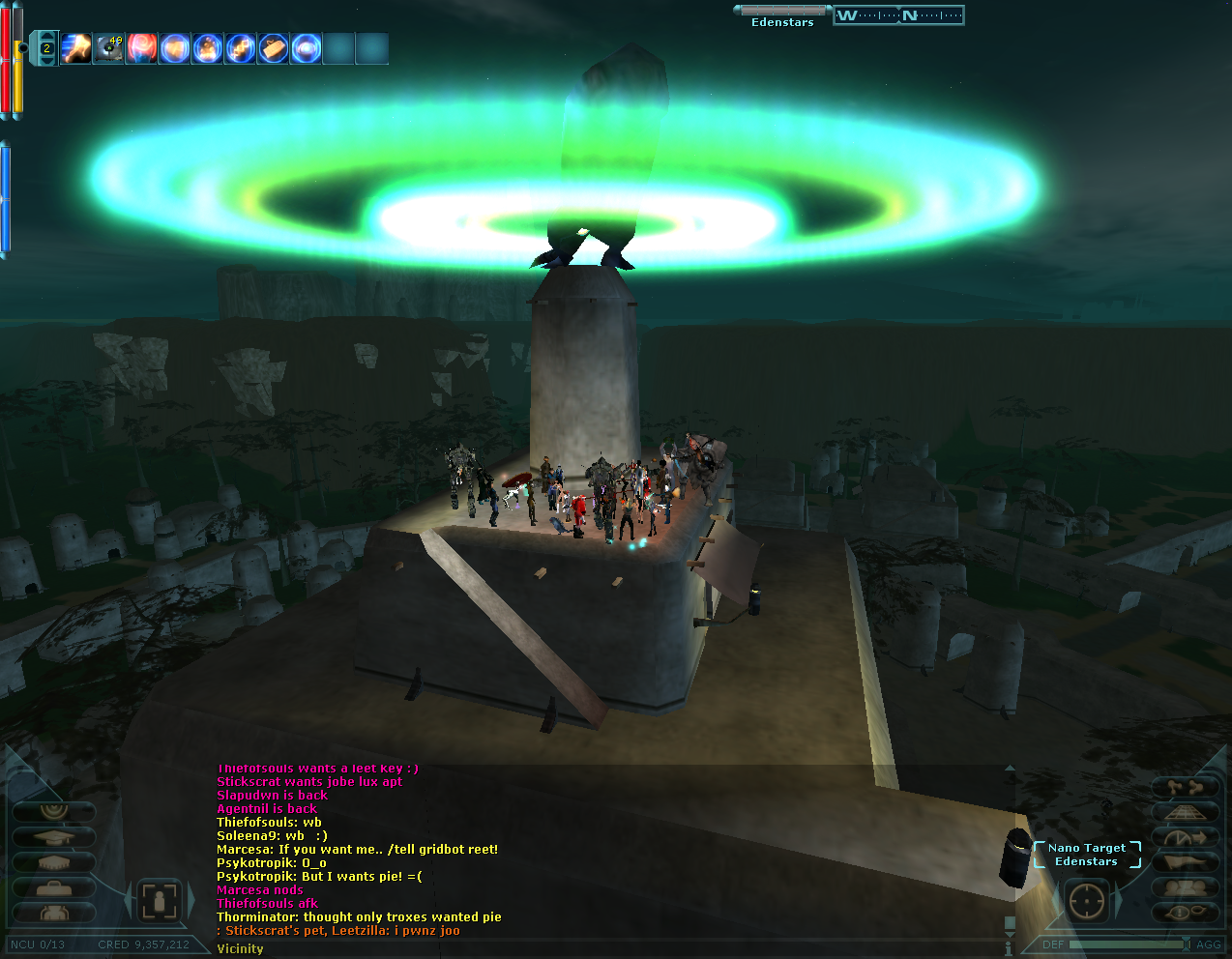Click the character frame icon button
The image size is (1232, 959).
click(x=160, y=901)
